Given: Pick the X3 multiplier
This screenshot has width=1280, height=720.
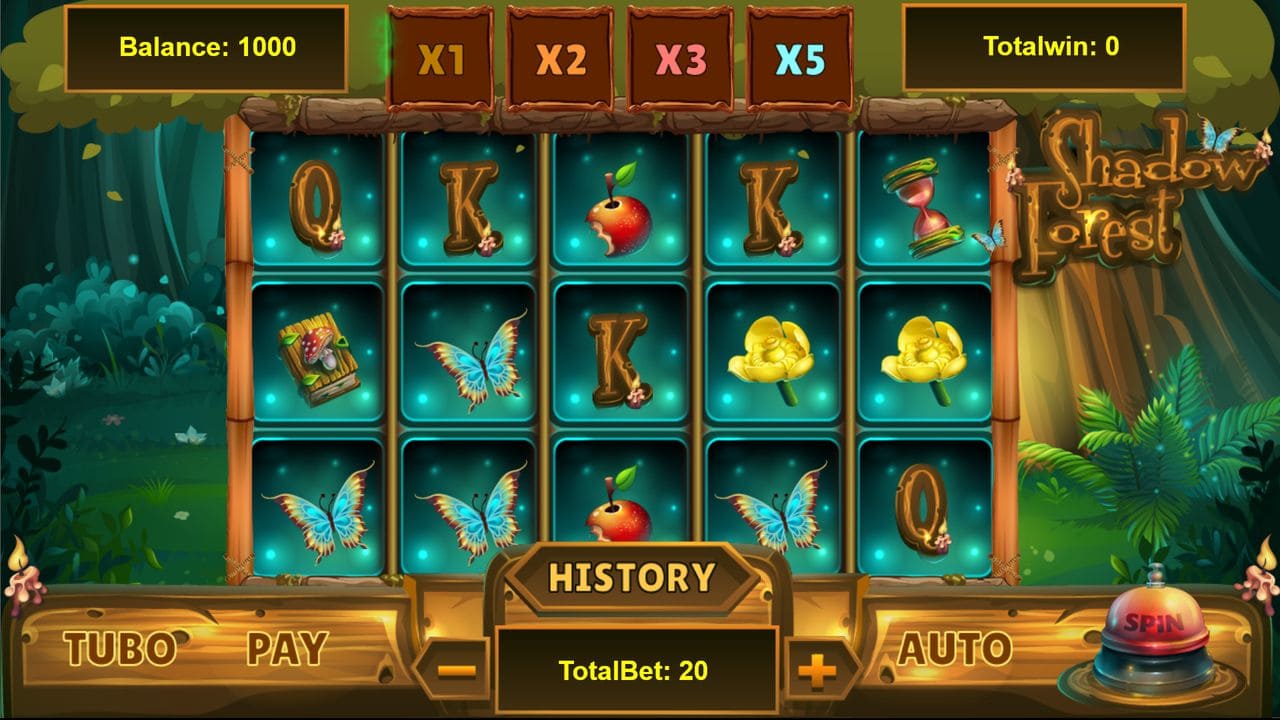Looking at the screenshot, I should click(681, 60).
